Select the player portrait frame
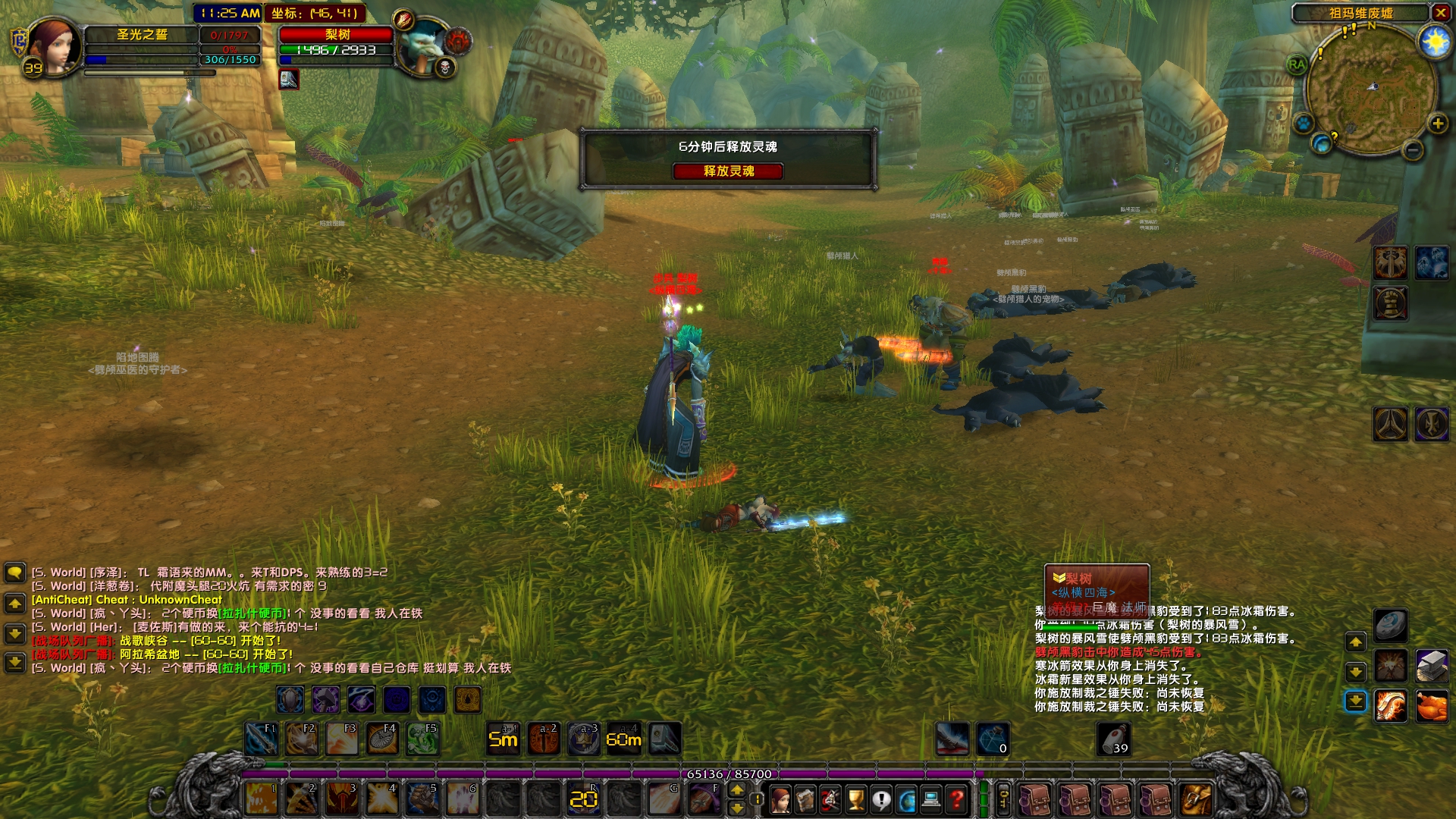The height and width of the screenshot is (819, 1456). pyautogui.click(x=53, y=45)
